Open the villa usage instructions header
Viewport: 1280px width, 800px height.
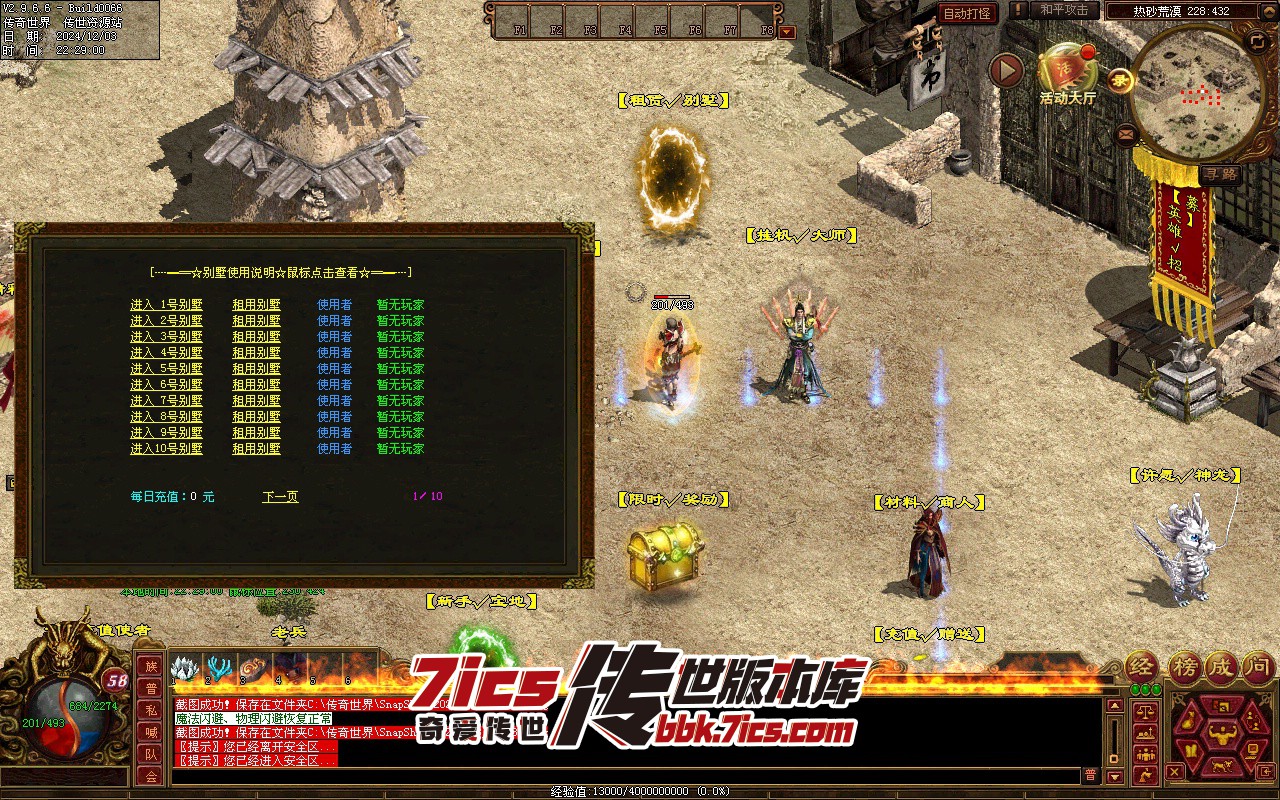(280, 272)
